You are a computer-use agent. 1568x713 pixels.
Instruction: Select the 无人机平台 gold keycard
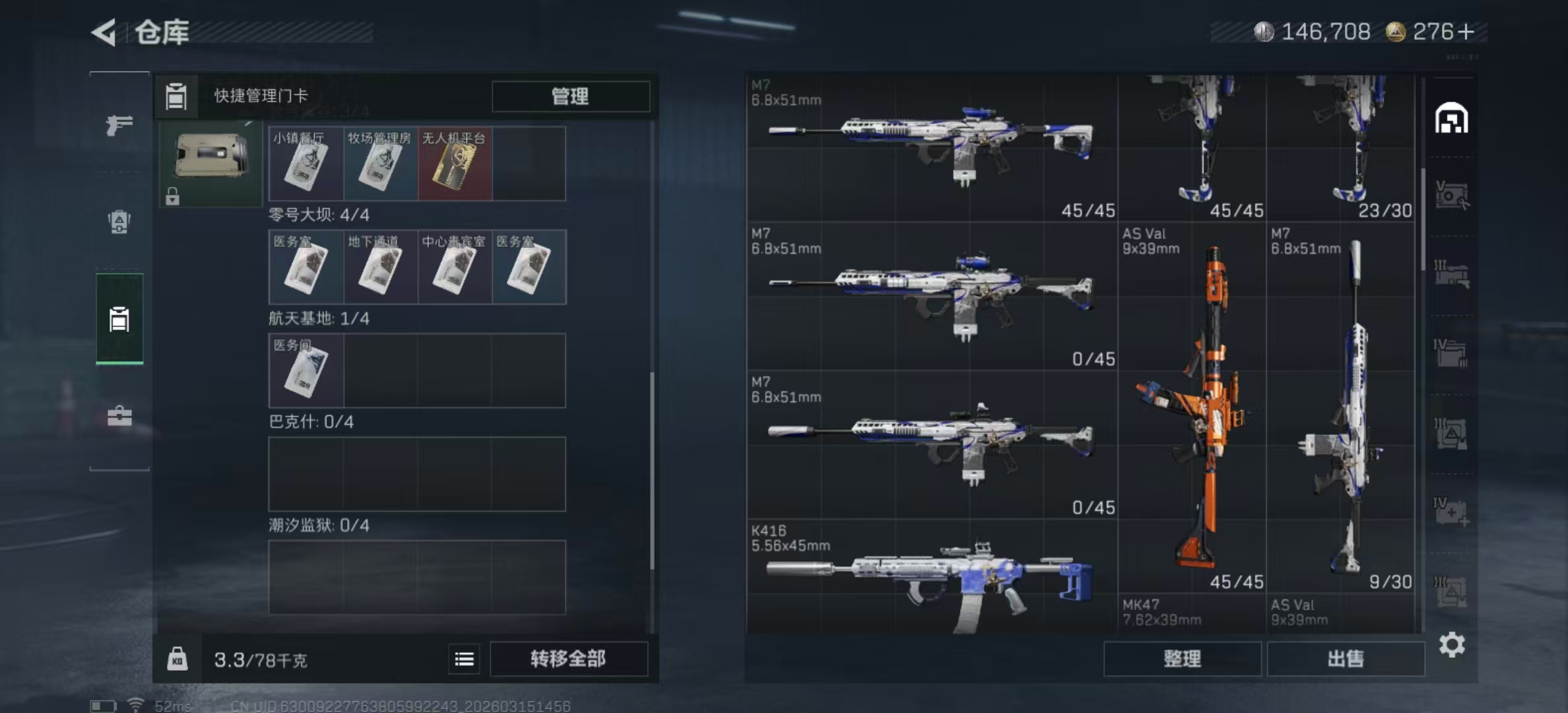point(454,164)
